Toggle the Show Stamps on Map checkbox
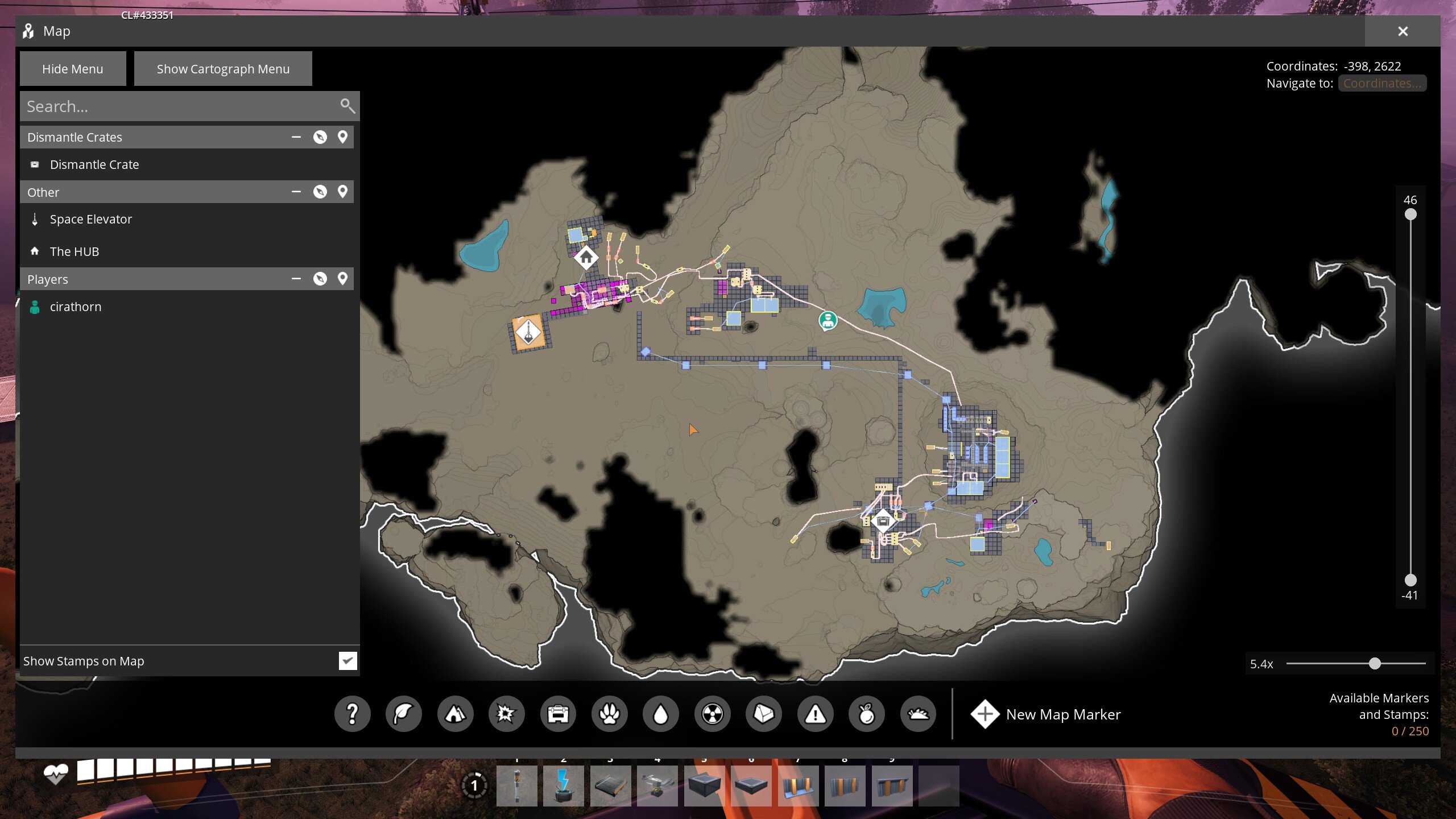 (348, 661)
